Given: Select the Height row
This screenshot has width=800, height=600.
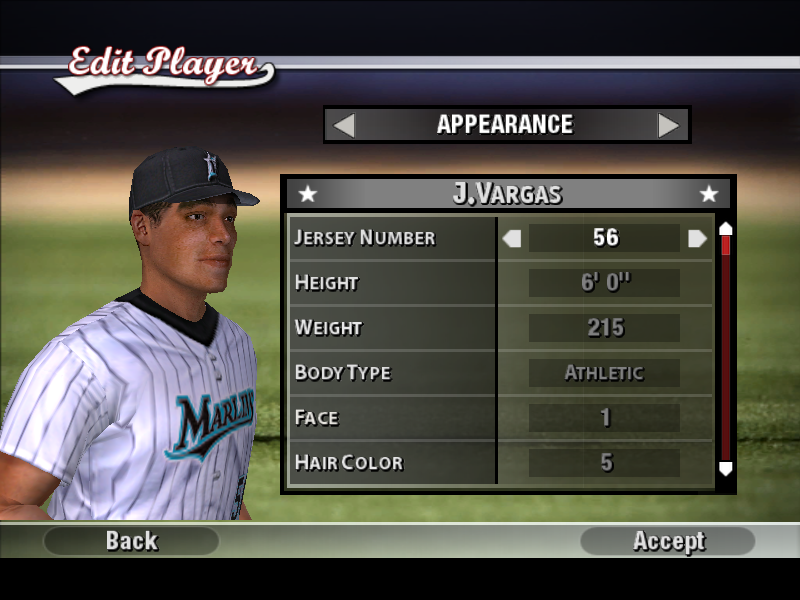Looking at the screenshot, I should pos(392,283).
